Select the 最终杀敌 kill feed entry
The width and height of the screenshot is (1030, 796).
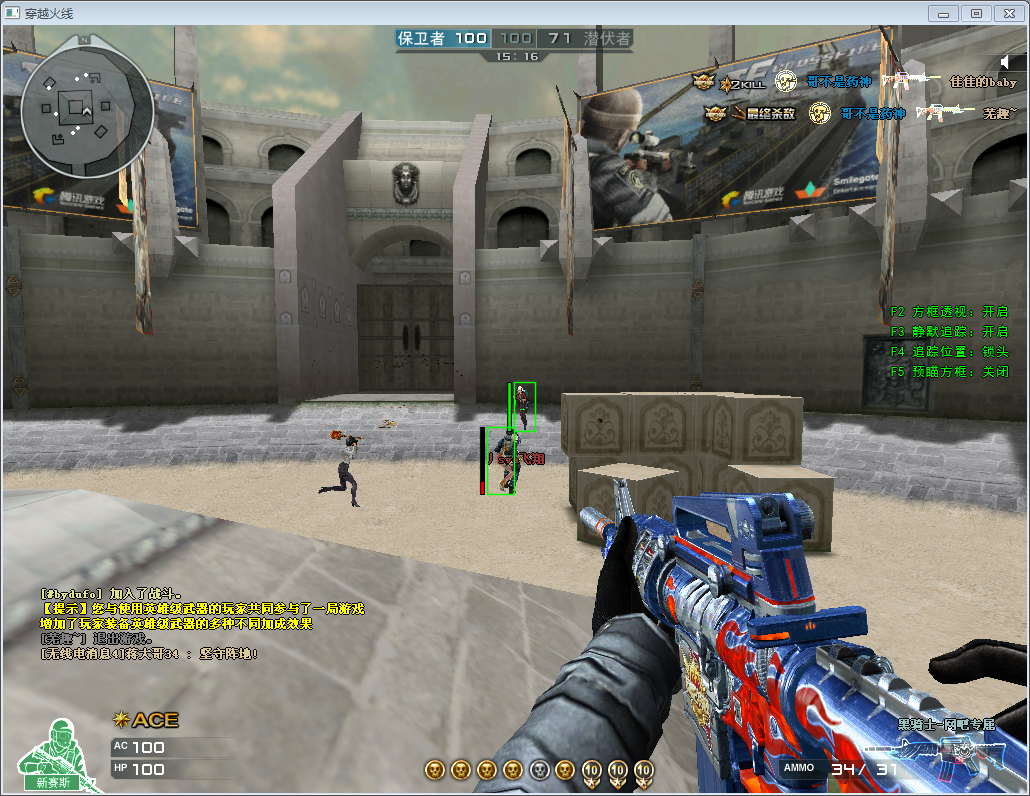[860, 114]
